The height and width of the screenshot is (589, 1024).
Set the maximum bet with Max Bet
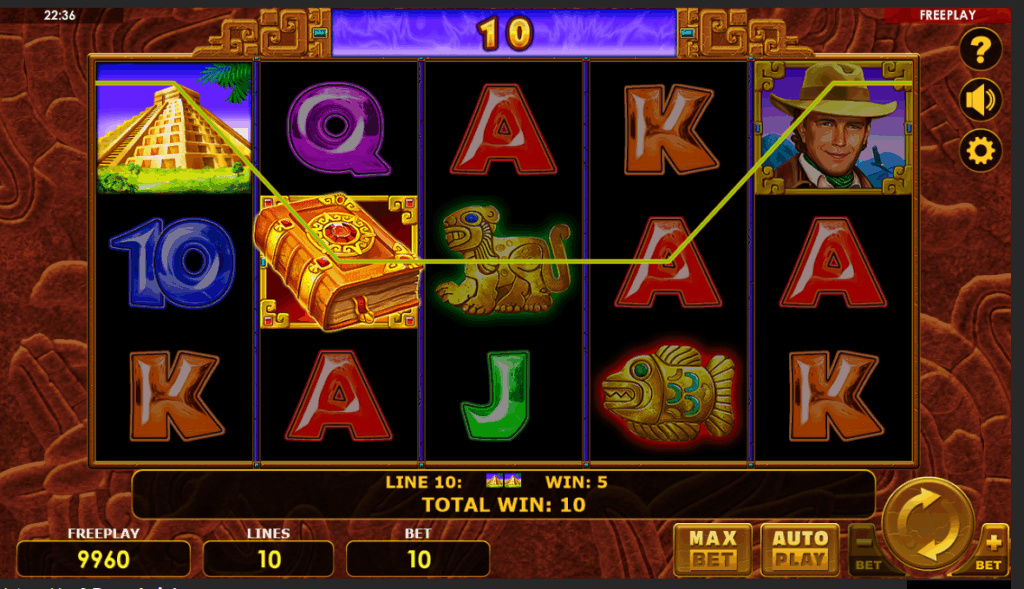[712, 549]
